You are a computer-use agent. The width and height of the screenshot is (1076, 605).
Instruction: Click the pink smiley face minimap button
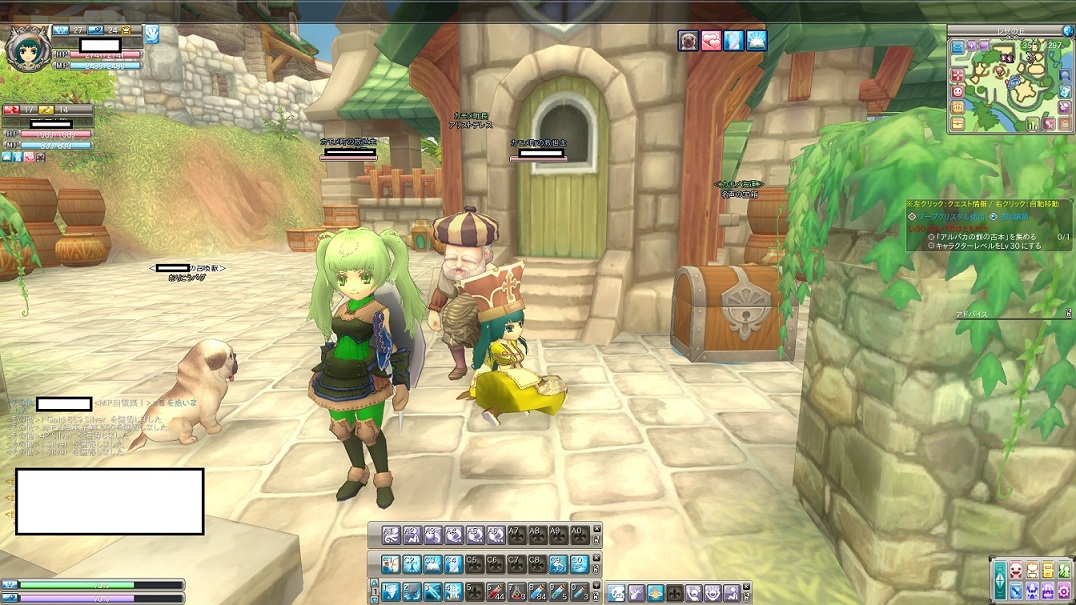(958, 92)
